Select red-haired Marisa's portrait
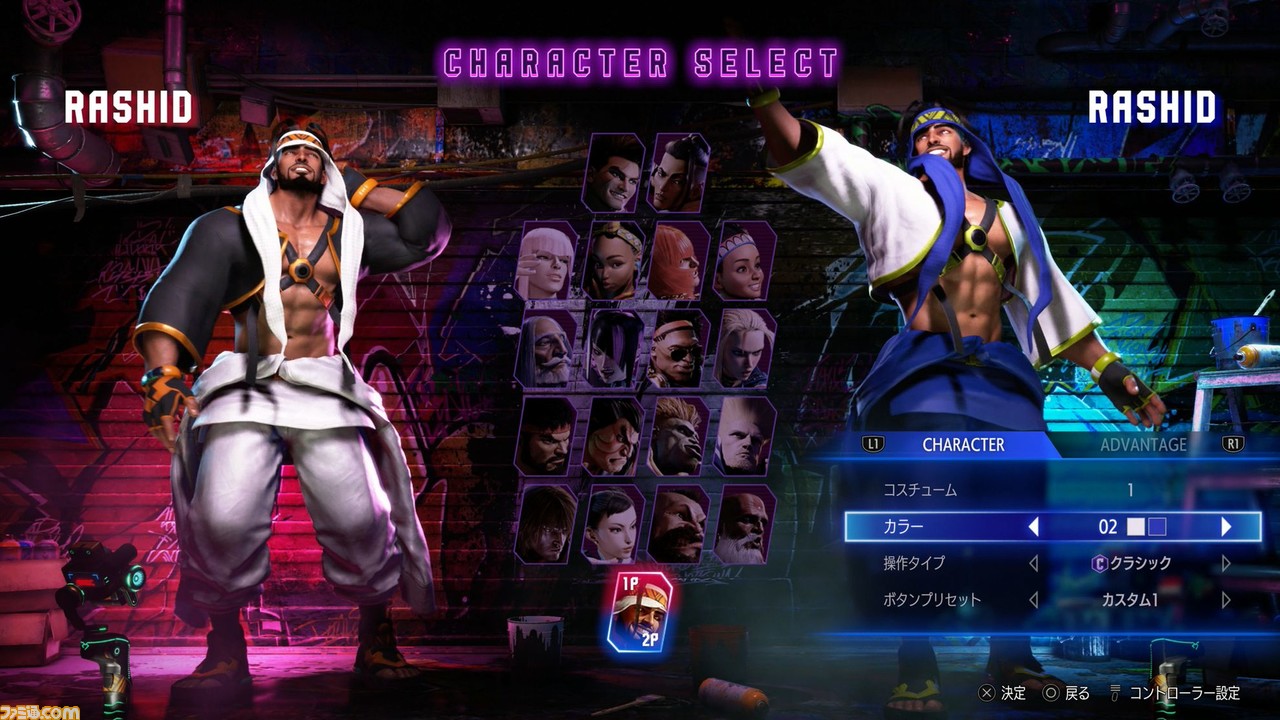This screenshot has width=1280, height=720. coord(679,260)
